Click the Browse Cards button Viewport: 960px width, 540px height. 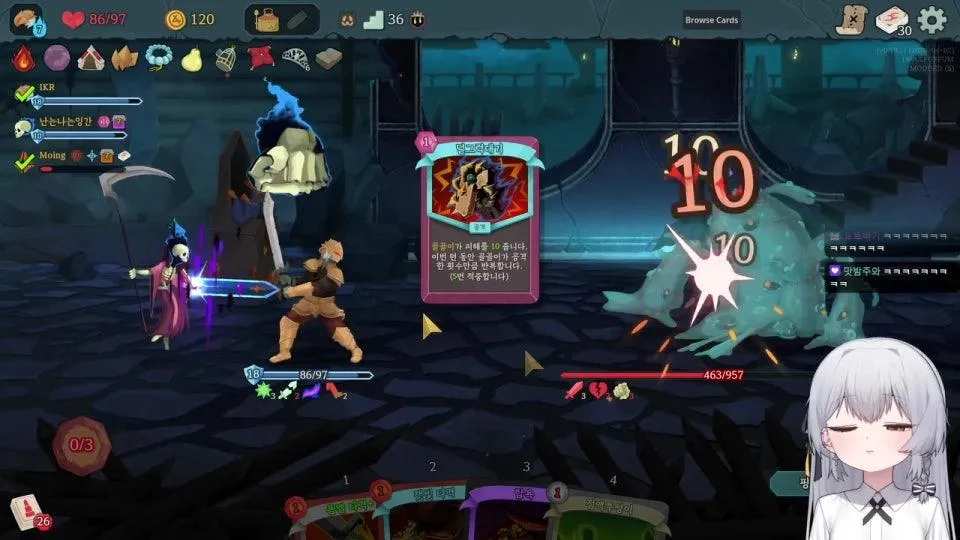(712, 20)
